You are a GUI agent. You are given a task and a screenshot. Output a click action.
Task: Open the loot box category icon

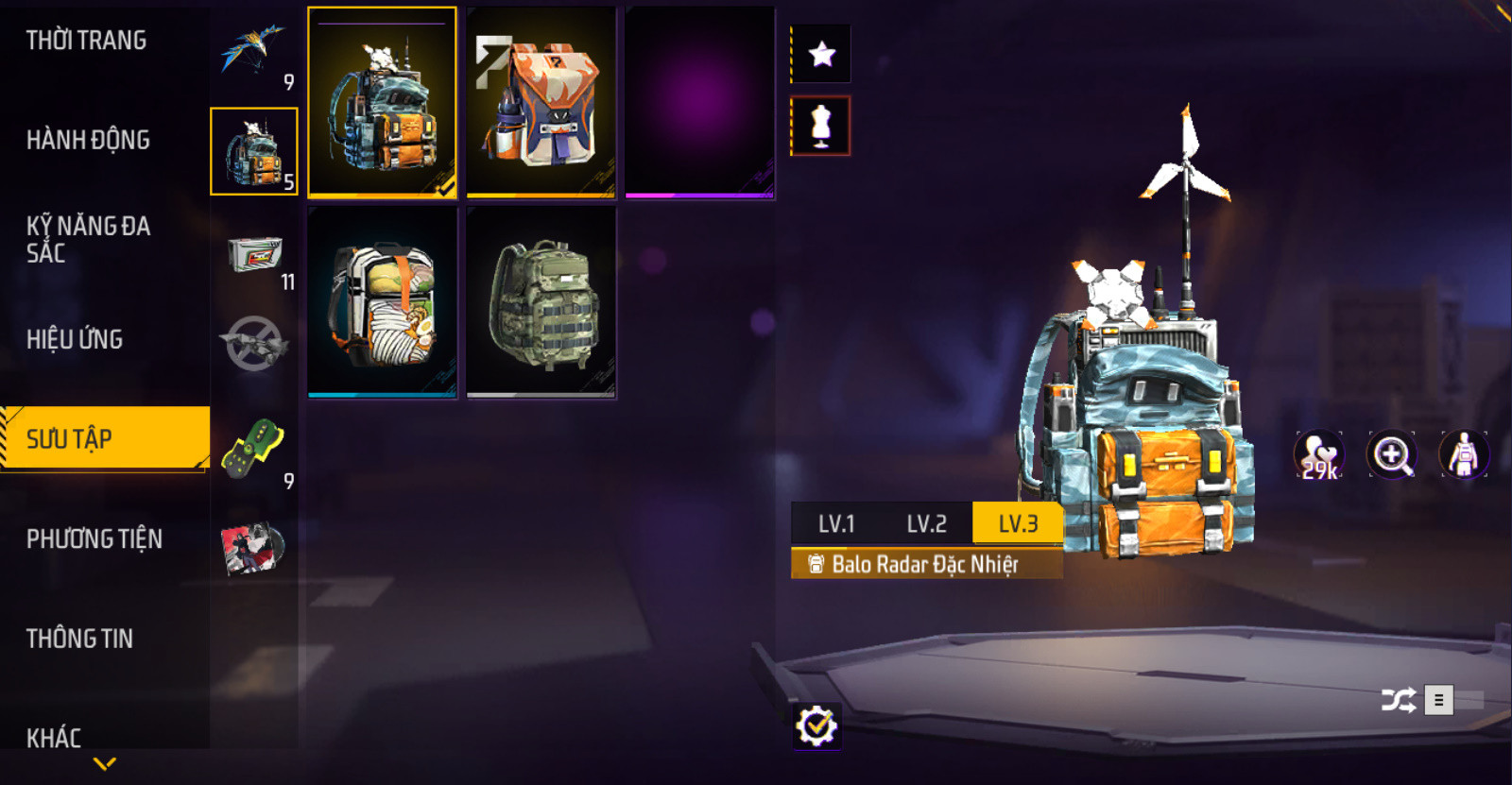[x=253, y=255]
